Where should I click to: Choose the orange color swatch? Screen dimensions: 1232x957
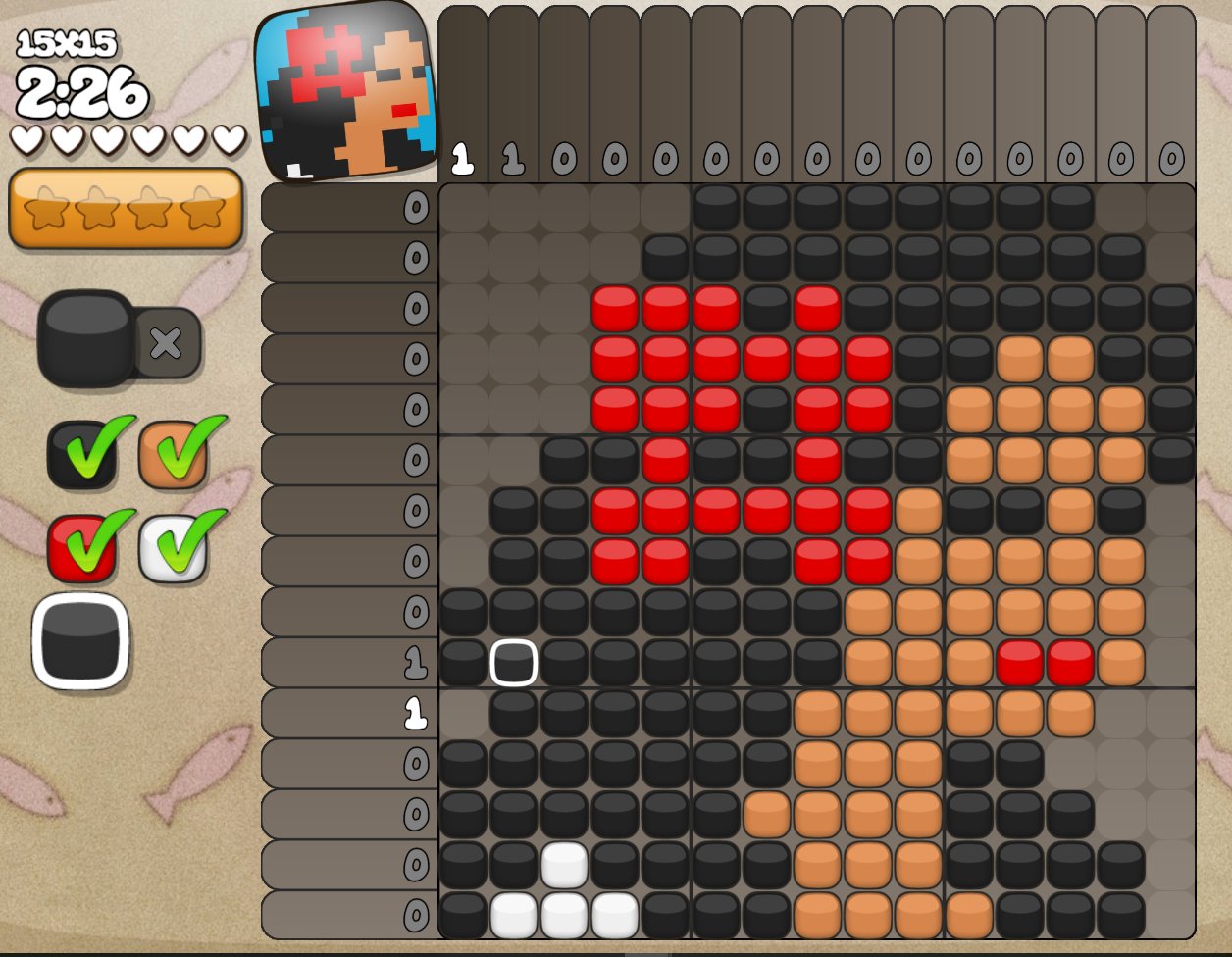coord(173,455)
